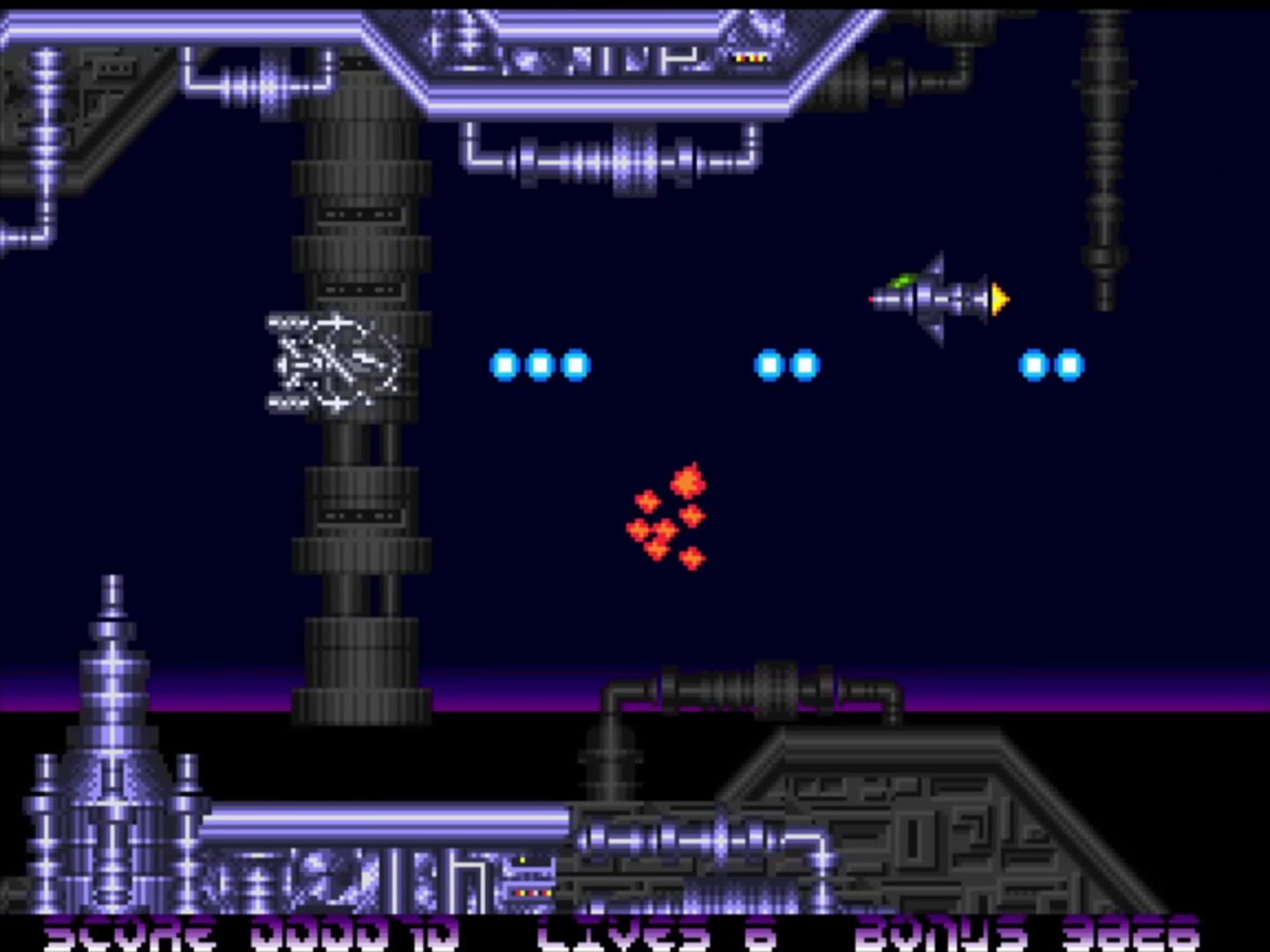Image resolution: width=1270 pixels, height=952 pixels.
Task: Click the alien pod enemy on the left pillar
Action: (x=335, y=366)
